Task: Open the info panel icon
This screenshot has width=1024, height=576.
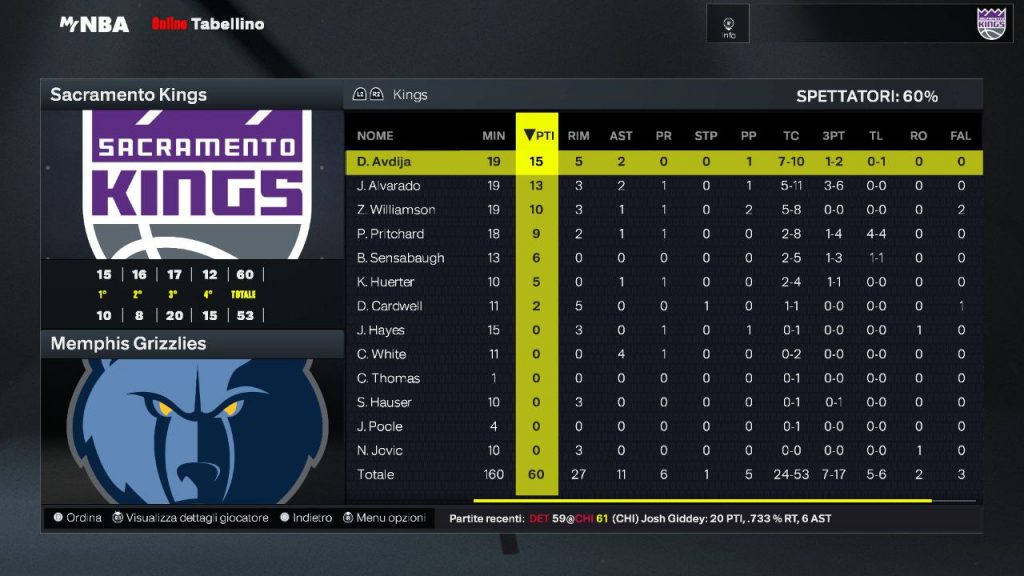Action: [x=729, y=24]
